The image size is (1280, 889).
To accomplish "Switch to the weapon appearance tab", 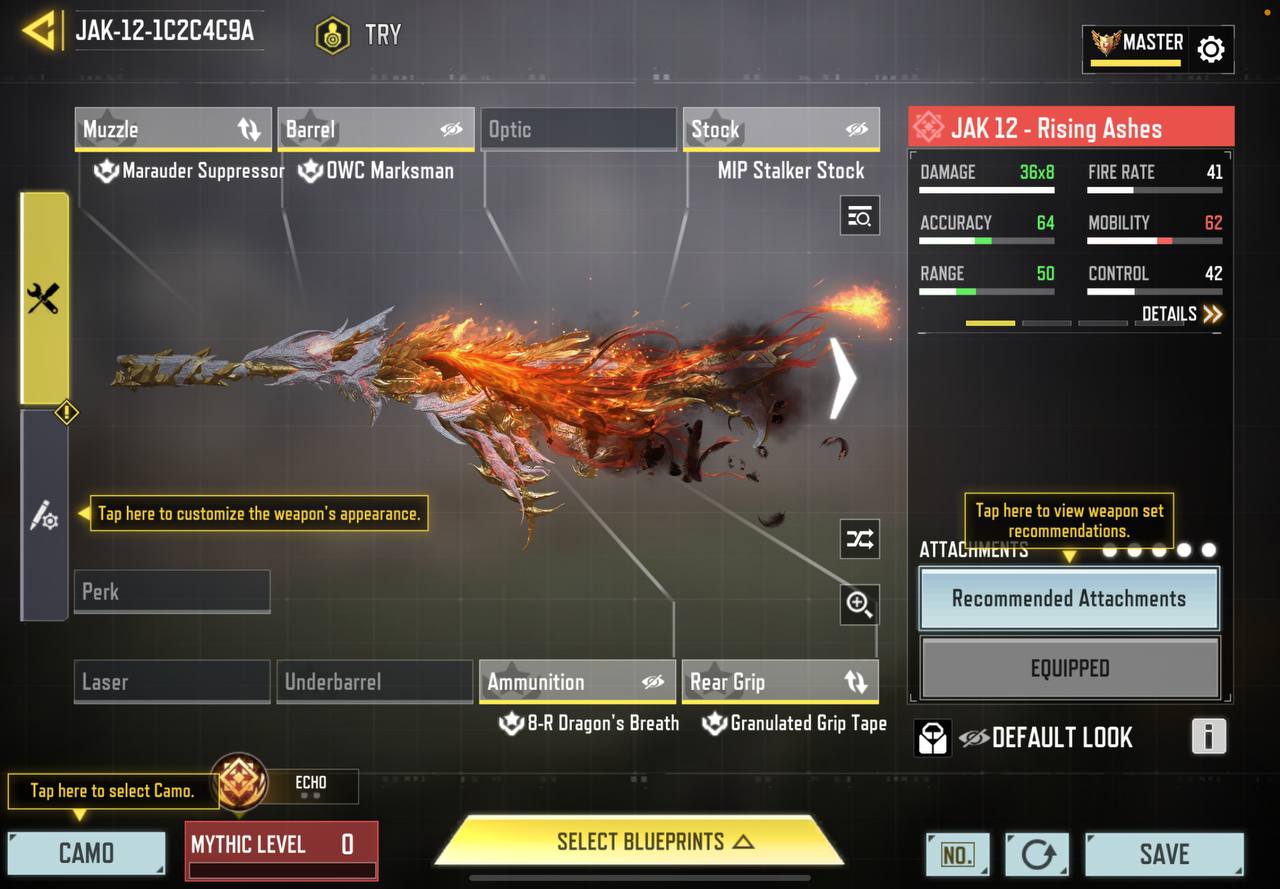I will click(44, 515).
